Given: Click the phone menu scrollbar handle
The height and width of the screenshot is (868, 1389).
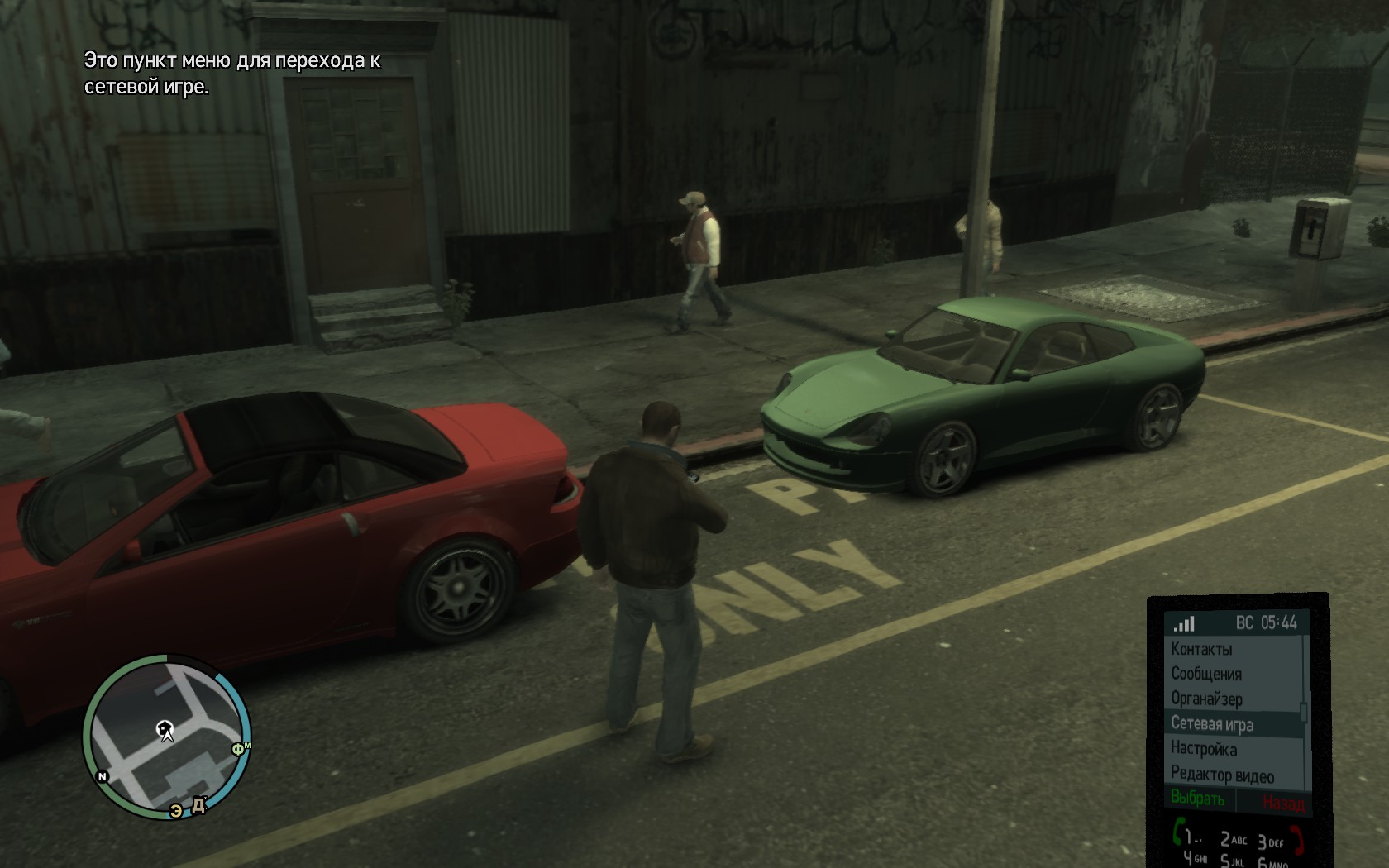Looking at the screenshot, I should tap(1304, 713).
